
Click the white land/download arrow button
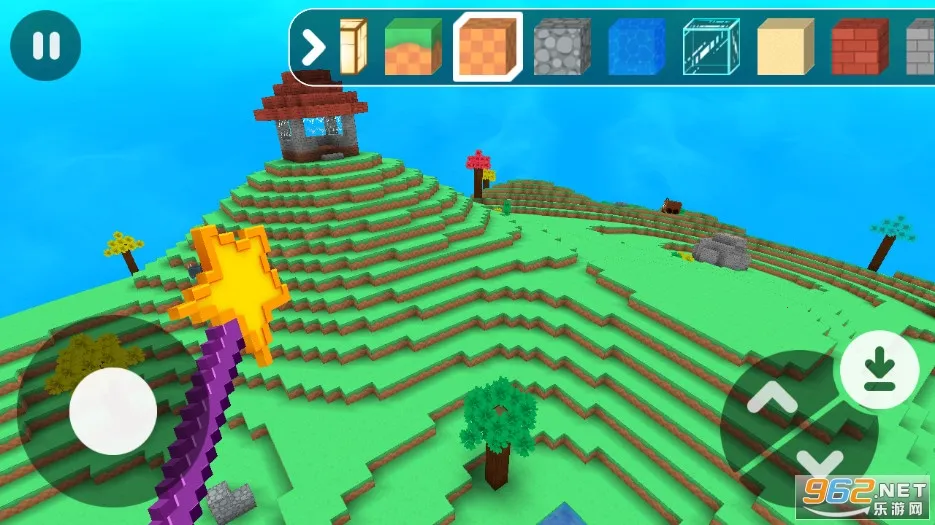[x=879, y=369]
